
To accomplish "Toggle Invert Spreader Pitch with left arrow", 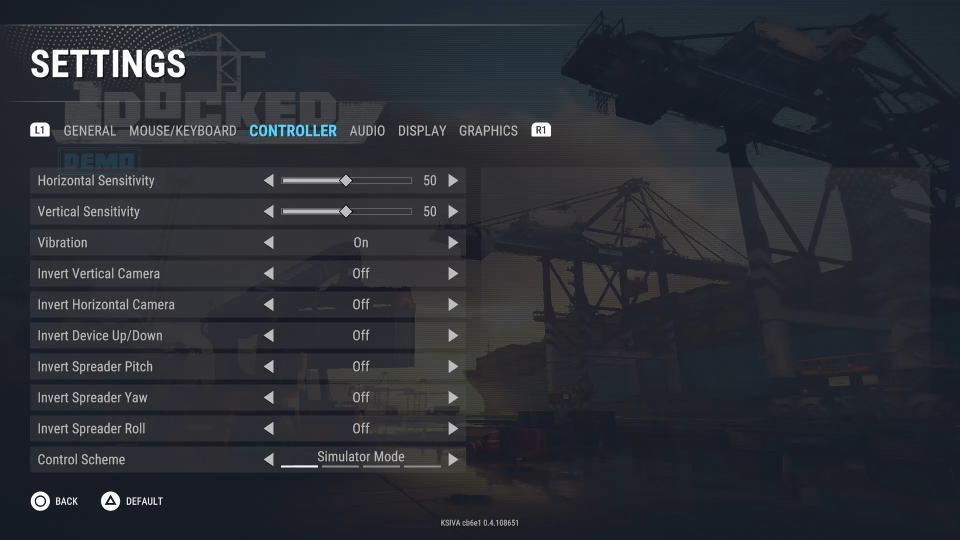I will (268, 367).
